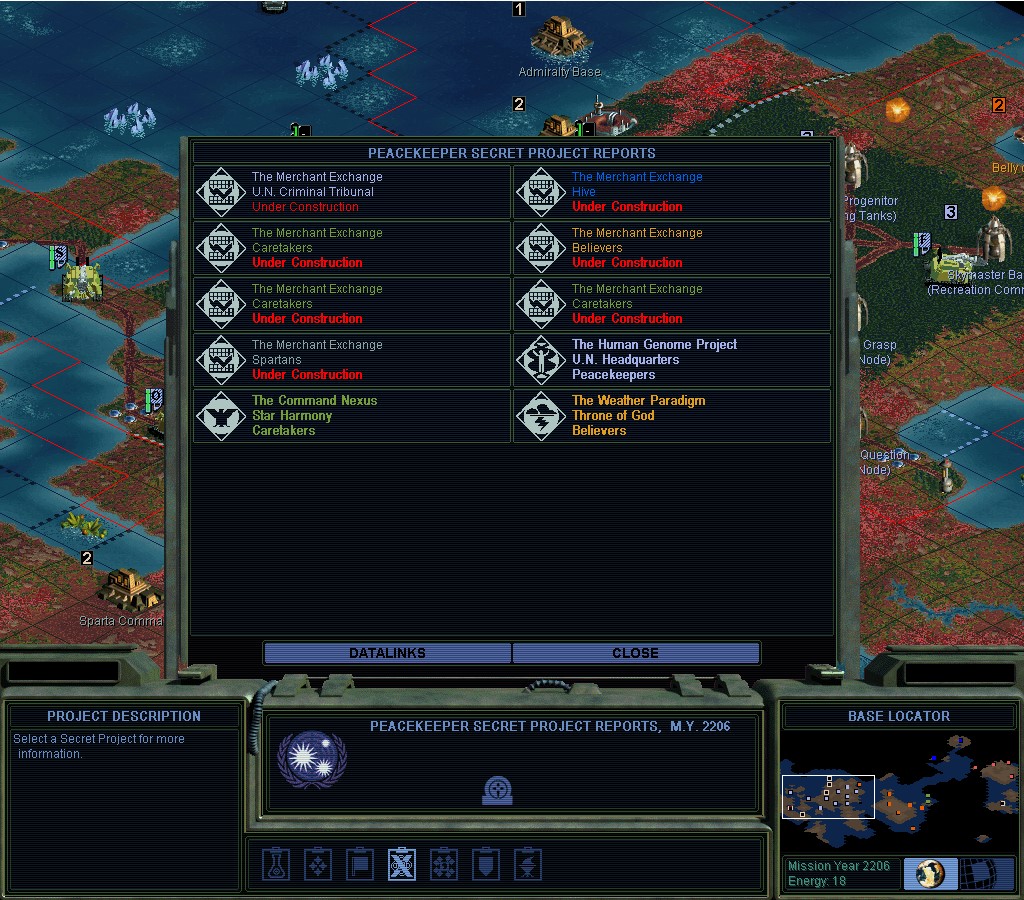
Task: Select the Hive's Merchant Exchange entry
Action: [671, 192]
